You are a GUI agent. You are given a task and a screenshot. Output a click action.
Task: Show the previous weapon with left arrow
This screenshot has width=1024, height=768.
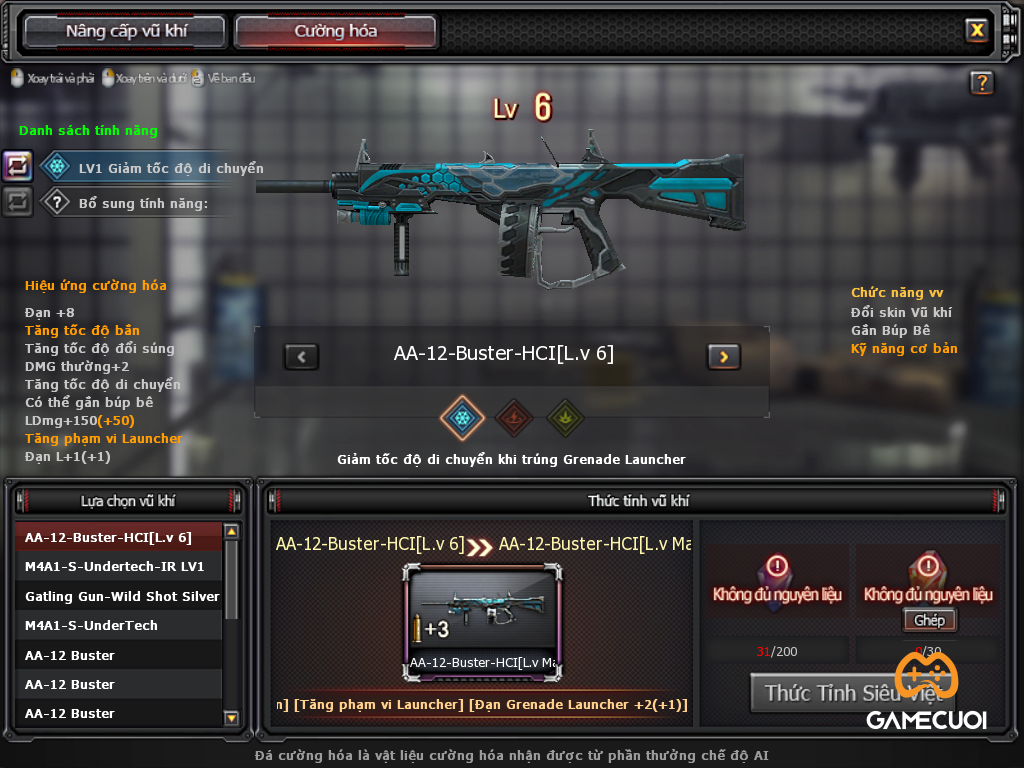pos(301,356)
